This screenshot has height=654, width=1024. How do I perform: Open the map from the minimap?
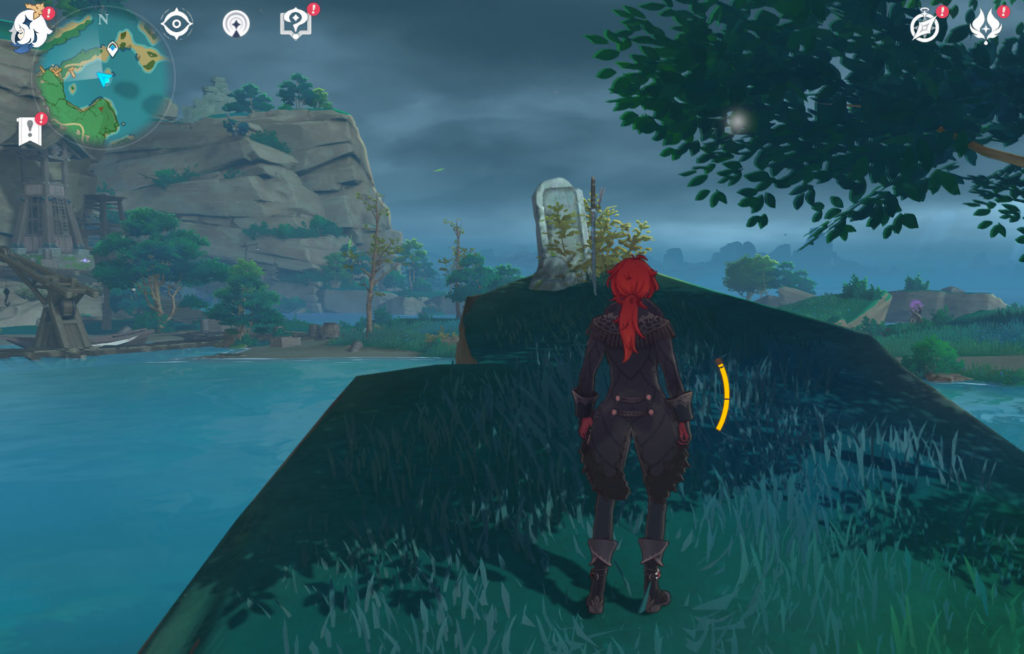(104, 78)
